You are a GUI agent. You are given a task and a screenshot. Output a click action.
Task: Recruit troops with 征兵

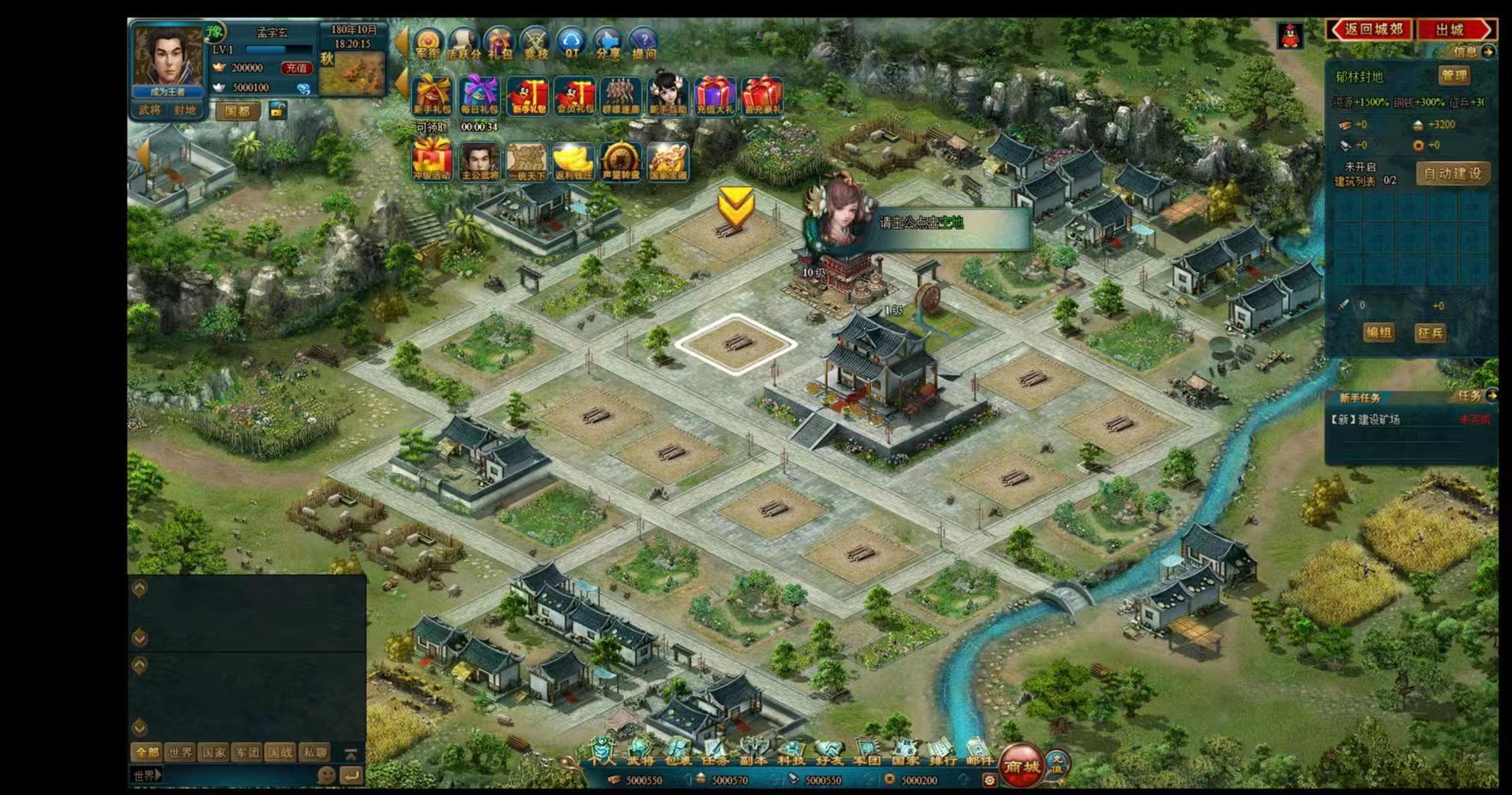1430,332
